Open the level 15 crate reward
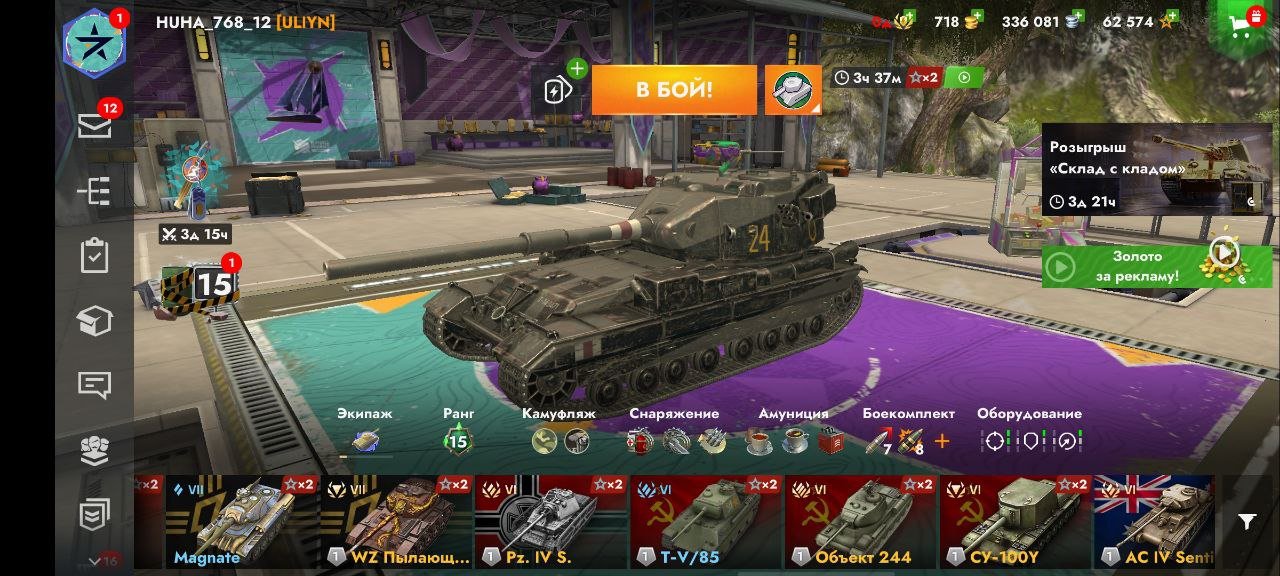Viewport: 1280px width, 576px height. pos(200,287)
